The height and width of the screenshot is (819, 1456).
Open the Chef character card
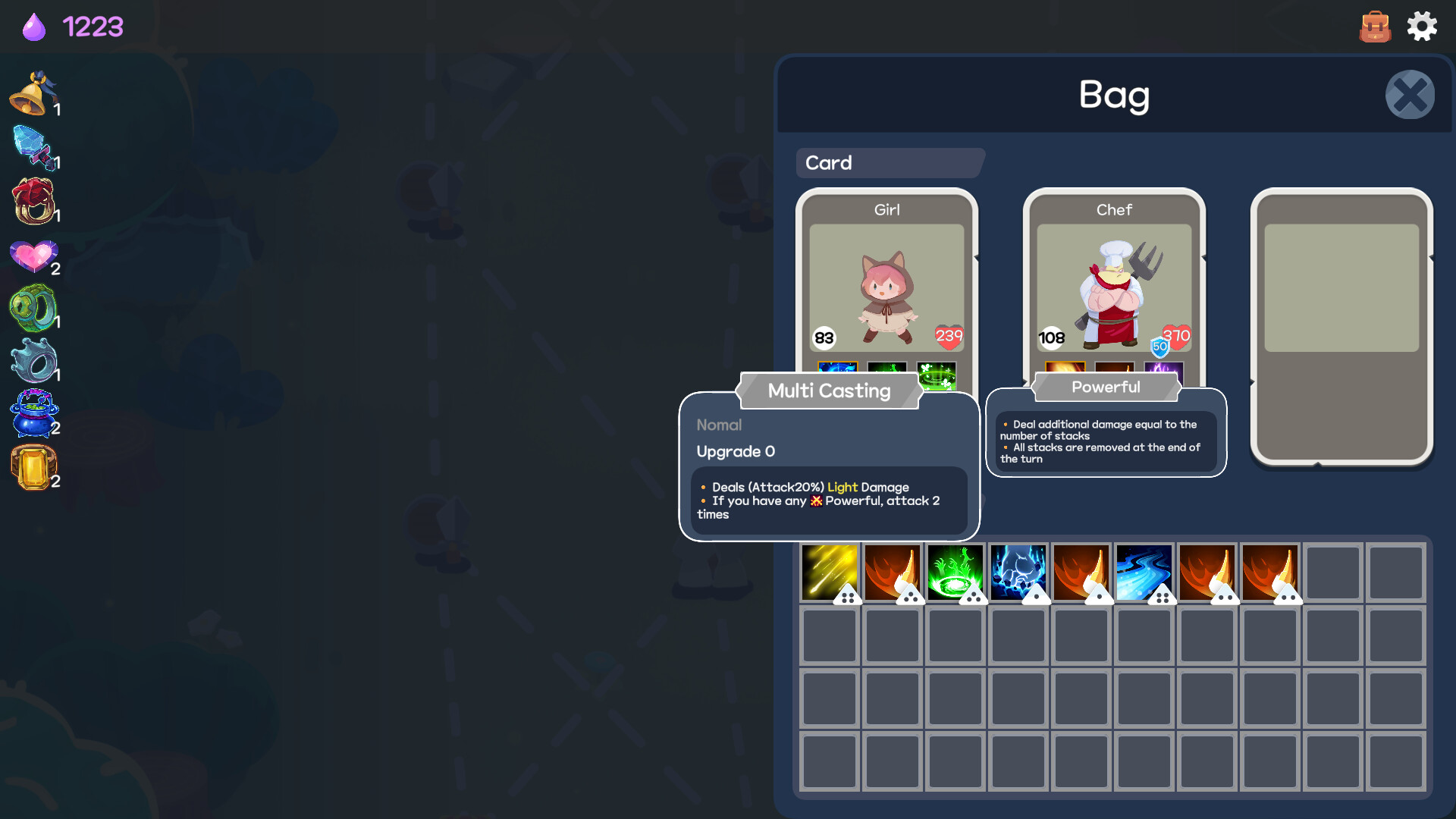[1113, 288]
